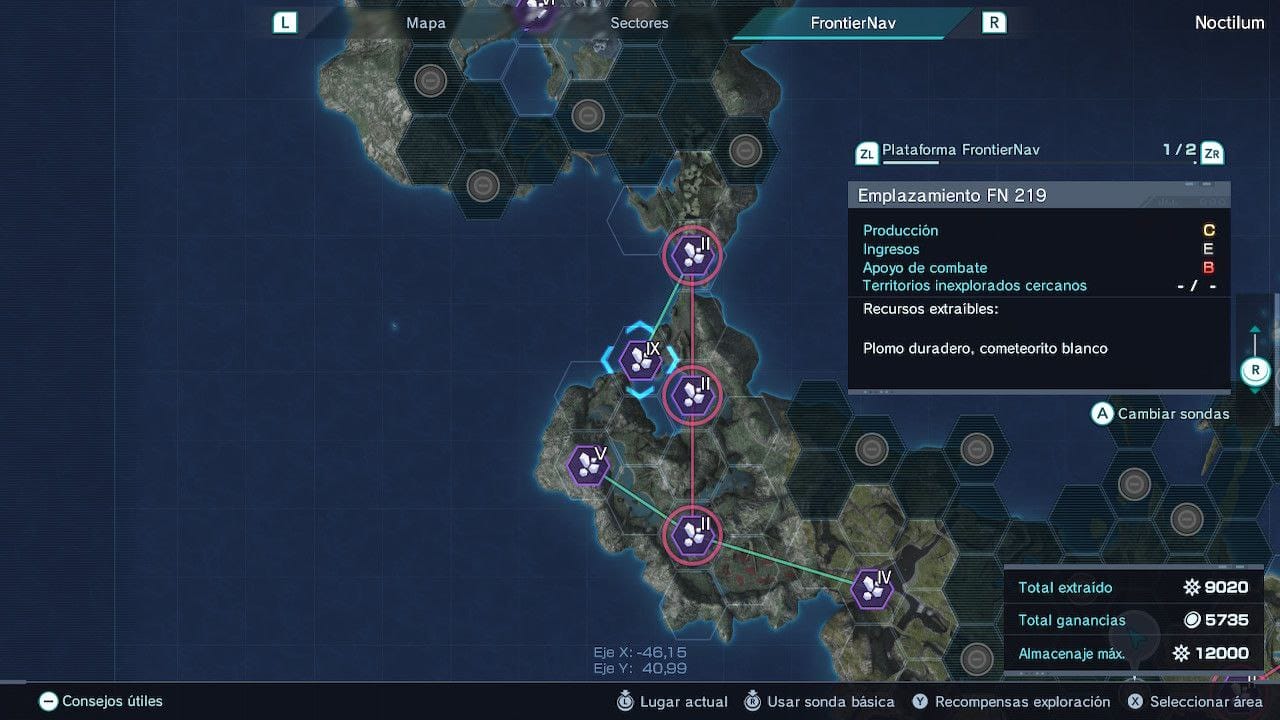Open the Sectores tab

point(640,22)
